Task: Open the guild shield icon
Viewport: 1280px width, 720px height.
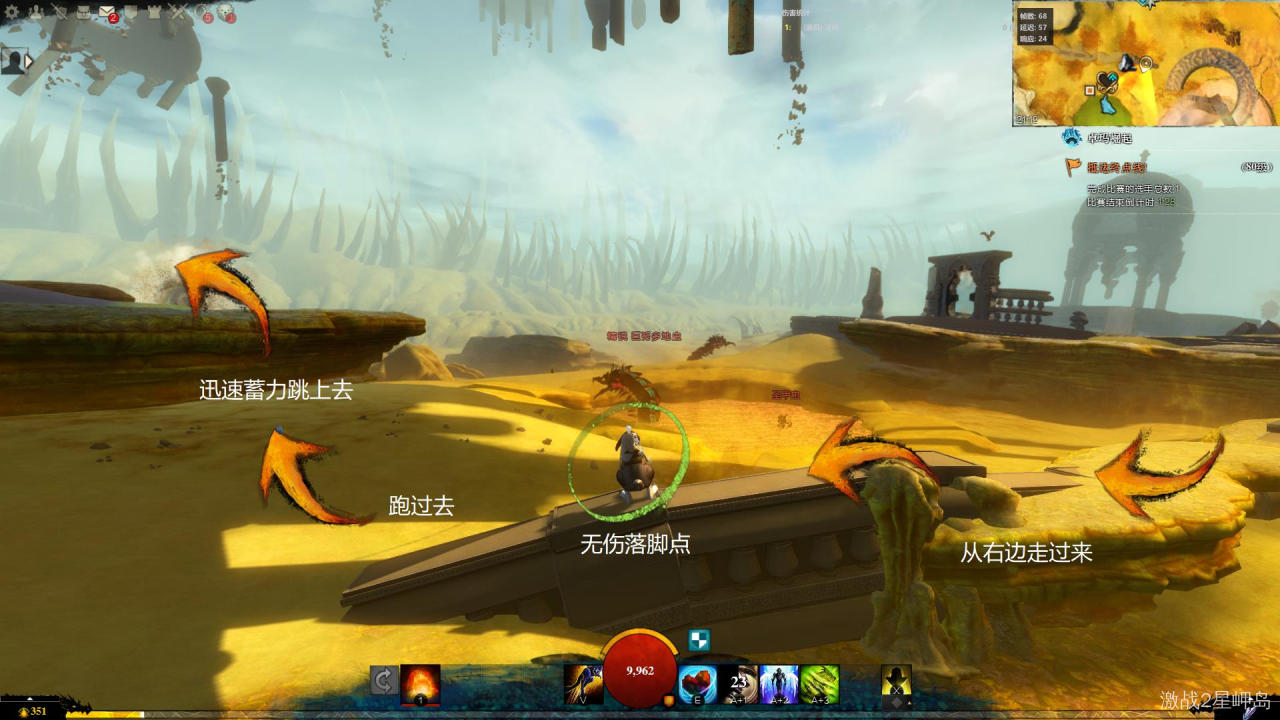Action: click(129, 12)
